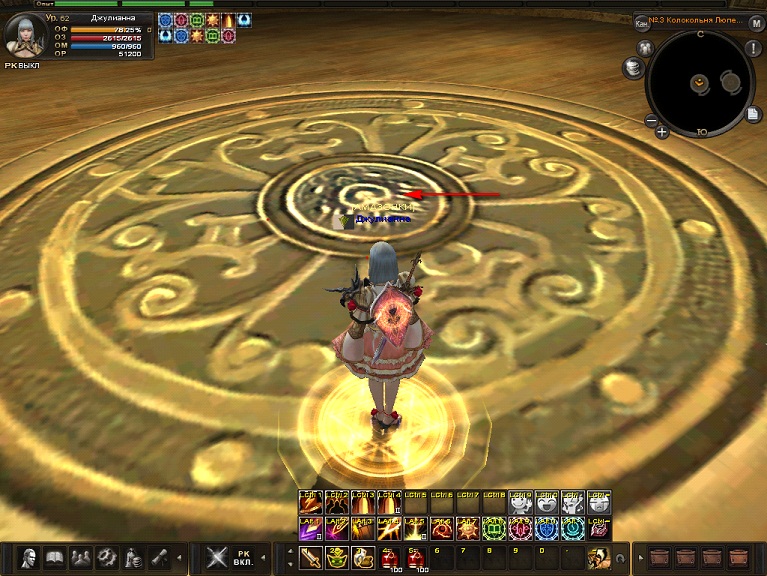Open the social group icon in bottom menu
767x576 pixels.
pos(81,557)
